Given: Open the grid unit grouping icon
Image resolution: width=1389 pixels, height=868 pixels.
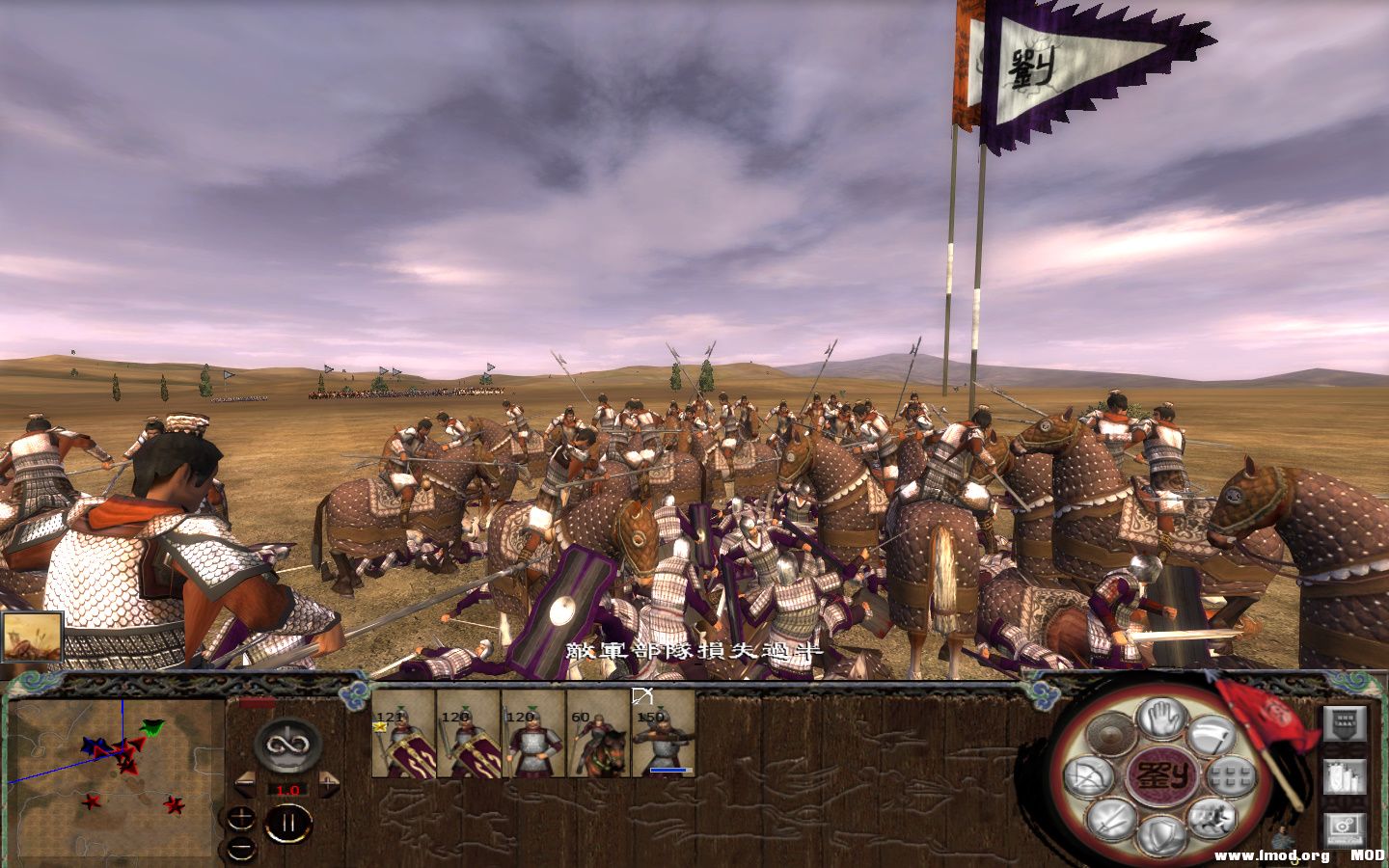Looking at the screenshot, I should click(x=1230, y=777).
